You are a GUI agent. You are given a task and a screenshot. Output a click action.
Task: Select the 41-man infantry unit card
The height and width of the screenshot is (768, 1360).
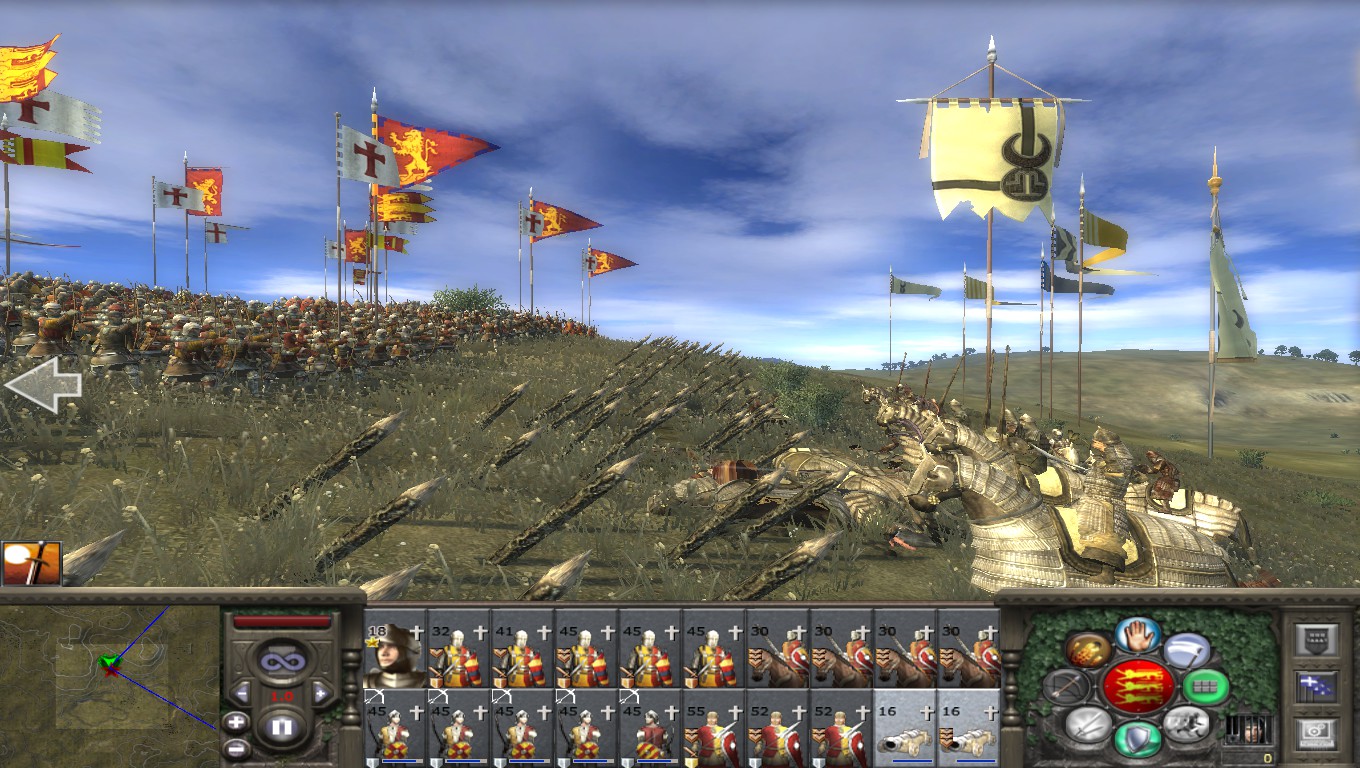click(523, 656)
